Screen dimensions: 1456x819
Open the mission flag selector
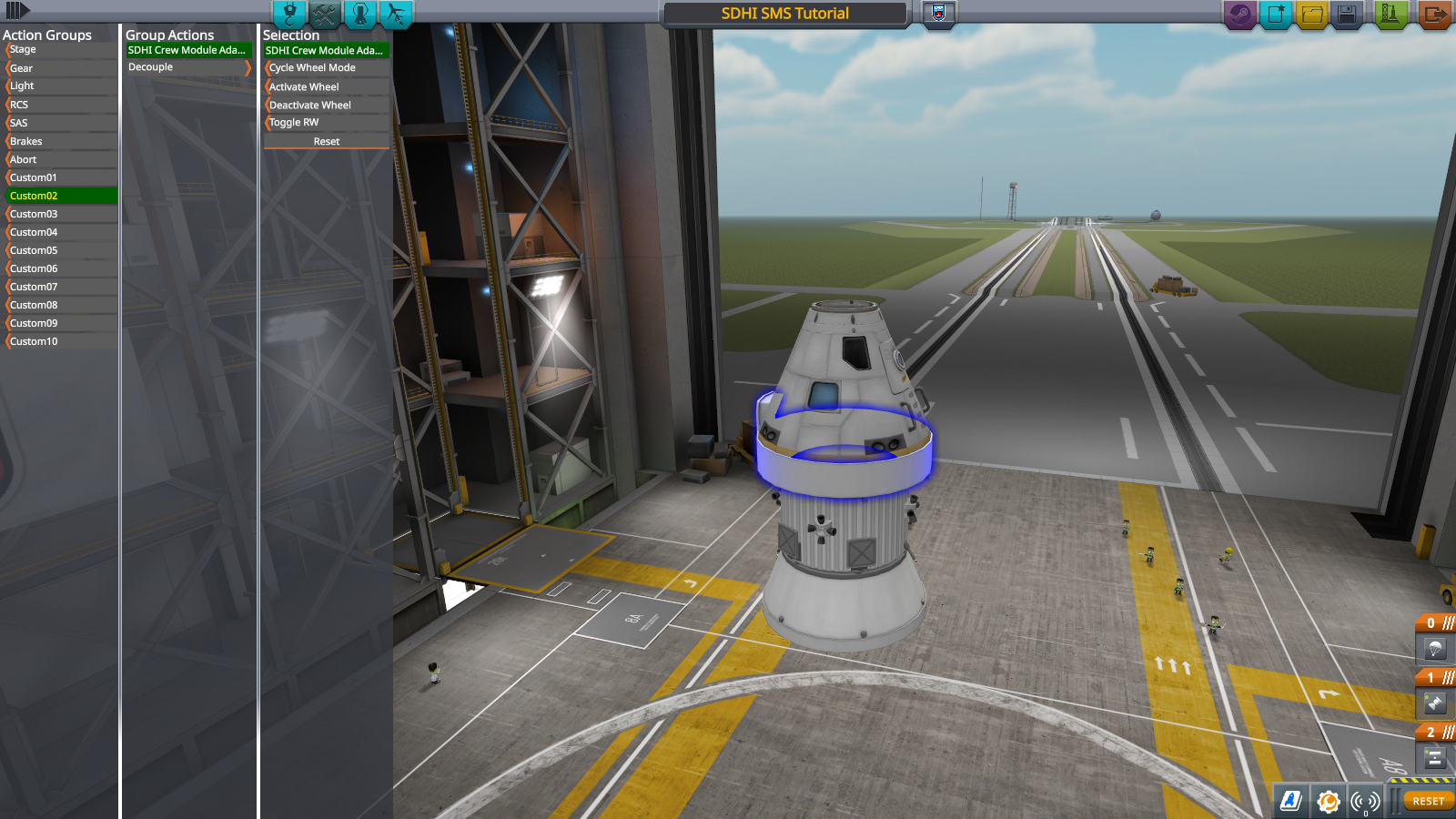pyautogui.click(x=939, y=13)
